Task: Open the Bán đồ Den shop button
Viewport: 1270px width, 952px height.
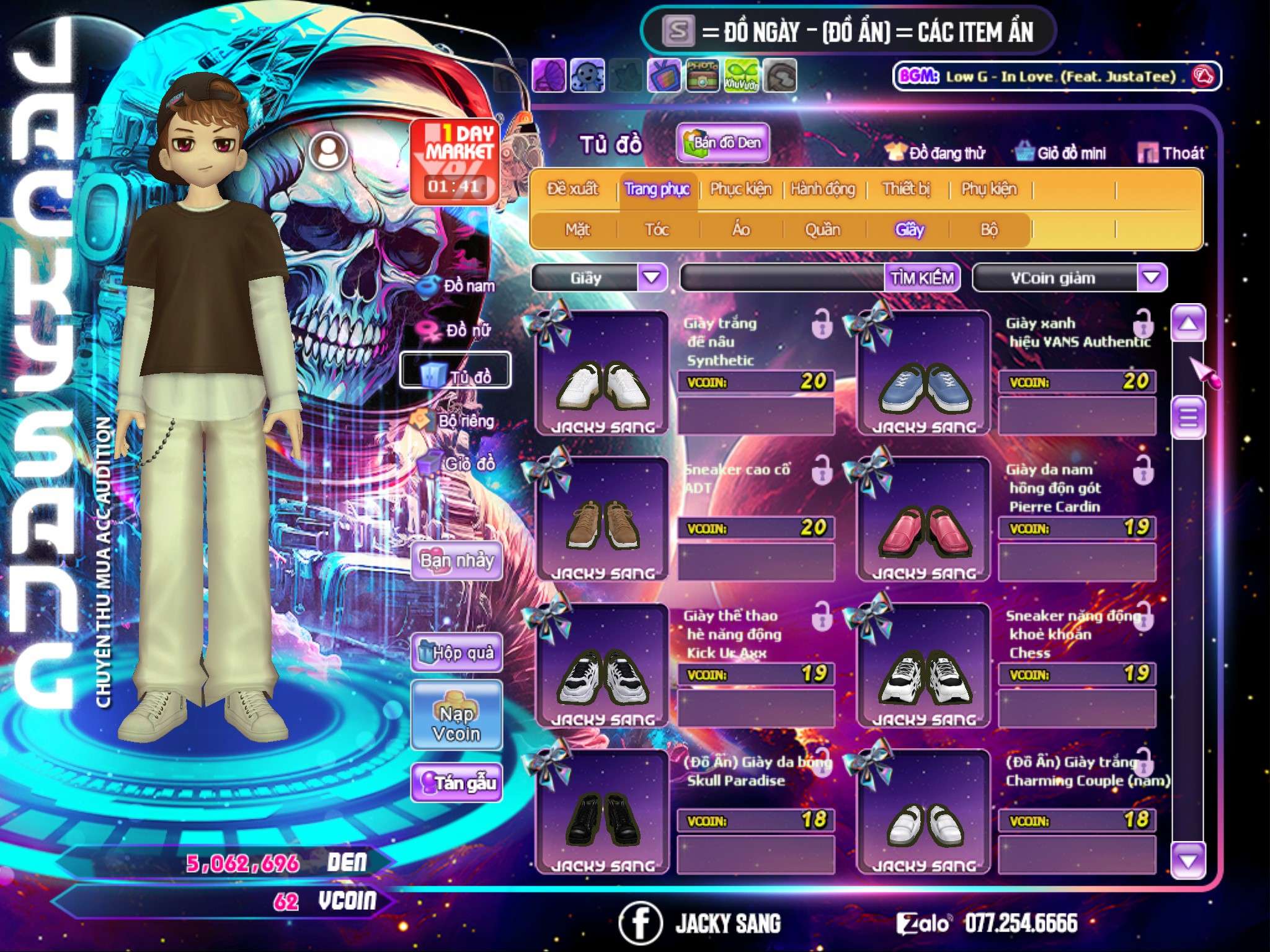Action: point(722,143)
